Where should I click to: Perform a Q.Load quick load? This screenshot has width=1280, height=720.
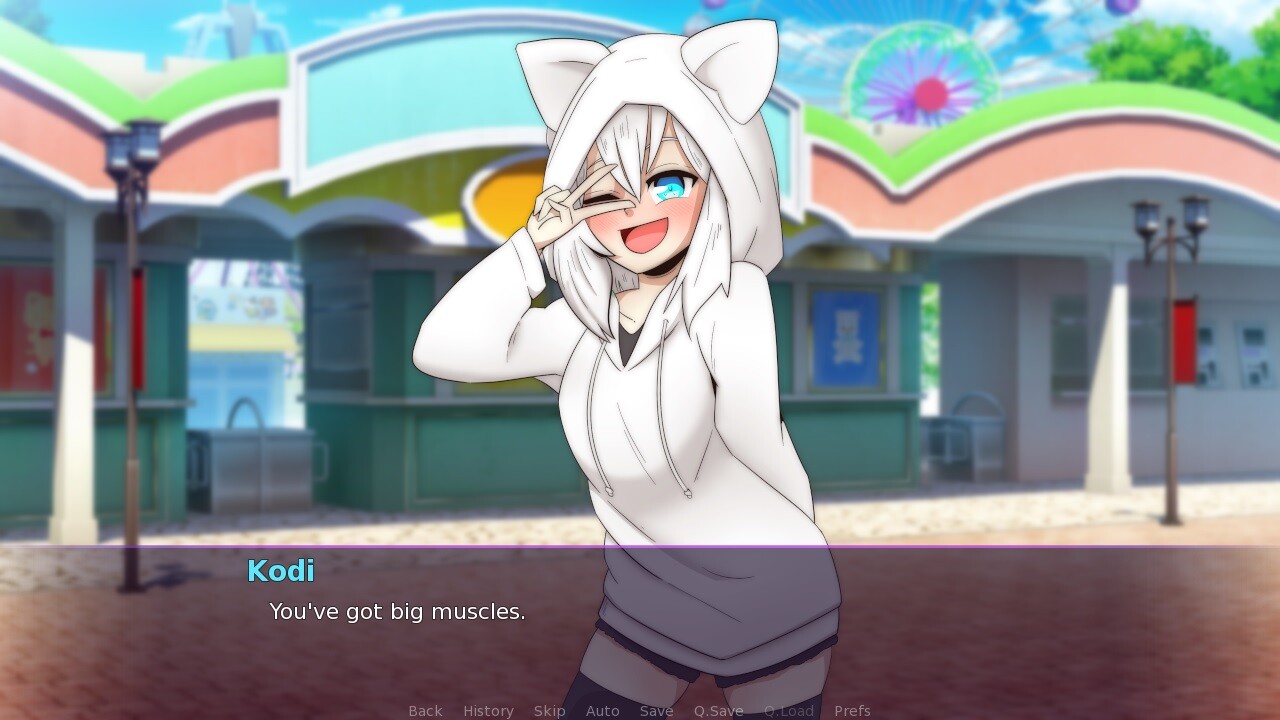coord(790,710)
